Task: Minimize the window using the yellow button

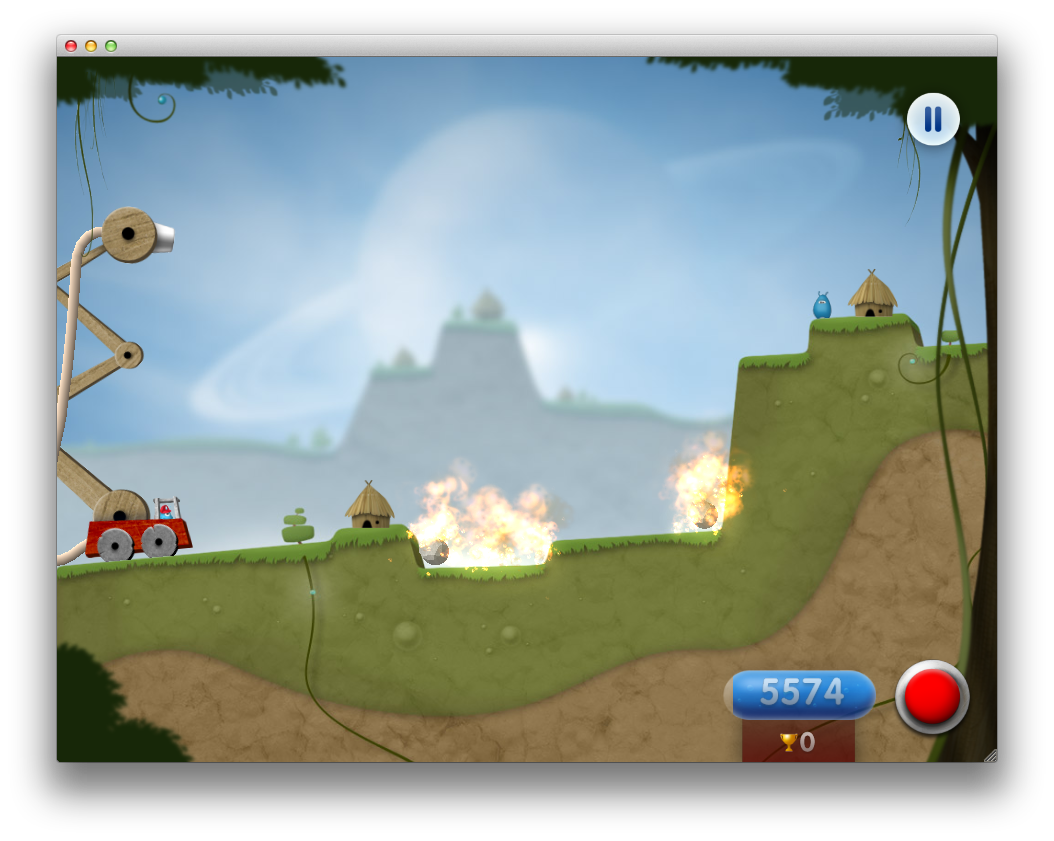Action: tap(91, 46)
